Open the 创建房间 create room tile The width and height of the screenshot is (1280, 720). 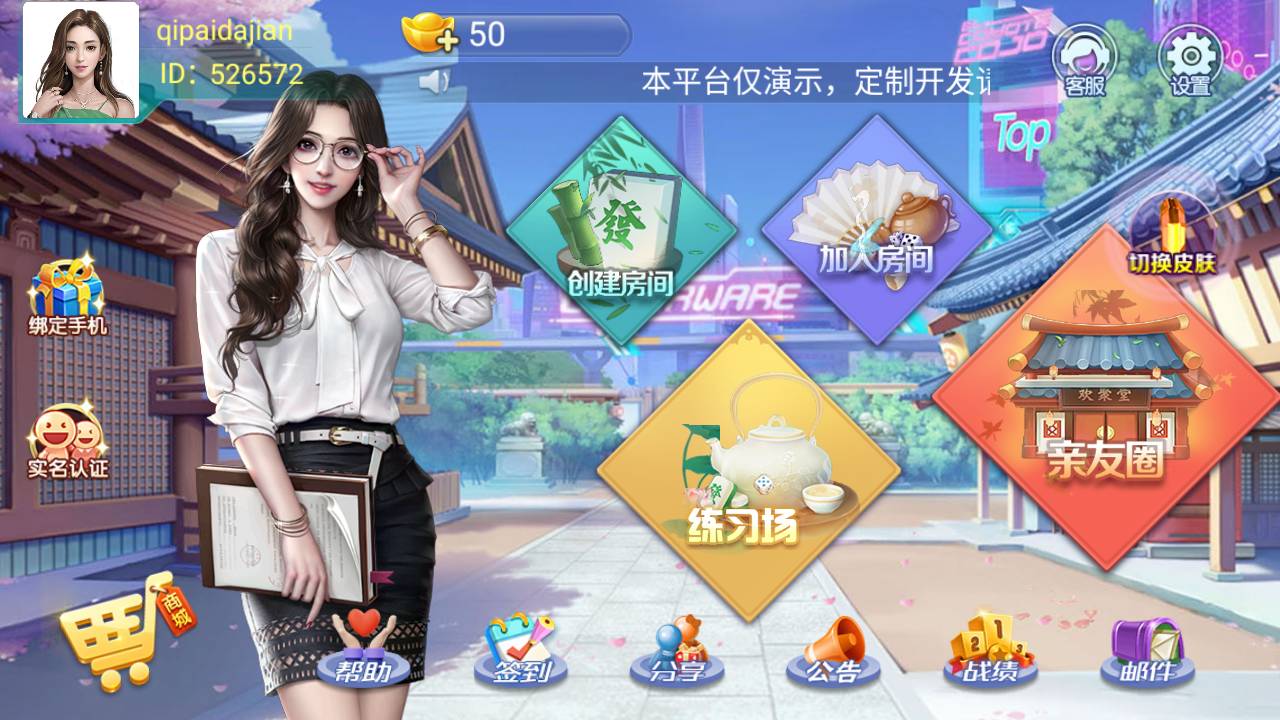click(620, 232)
